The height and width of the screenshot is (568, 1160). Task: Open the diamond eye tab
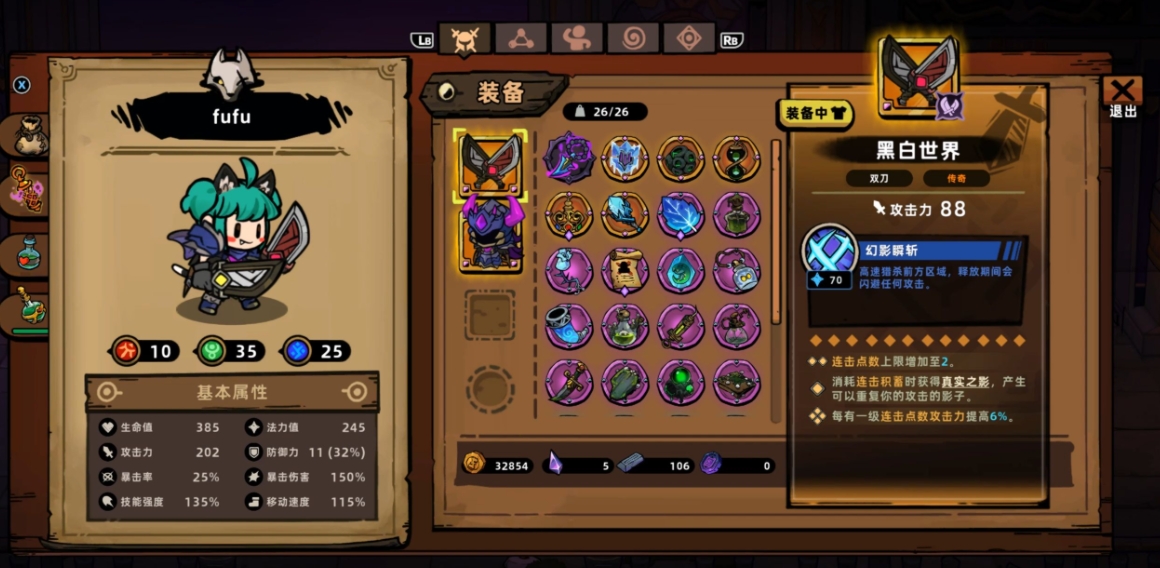click(x=689, y=39)
